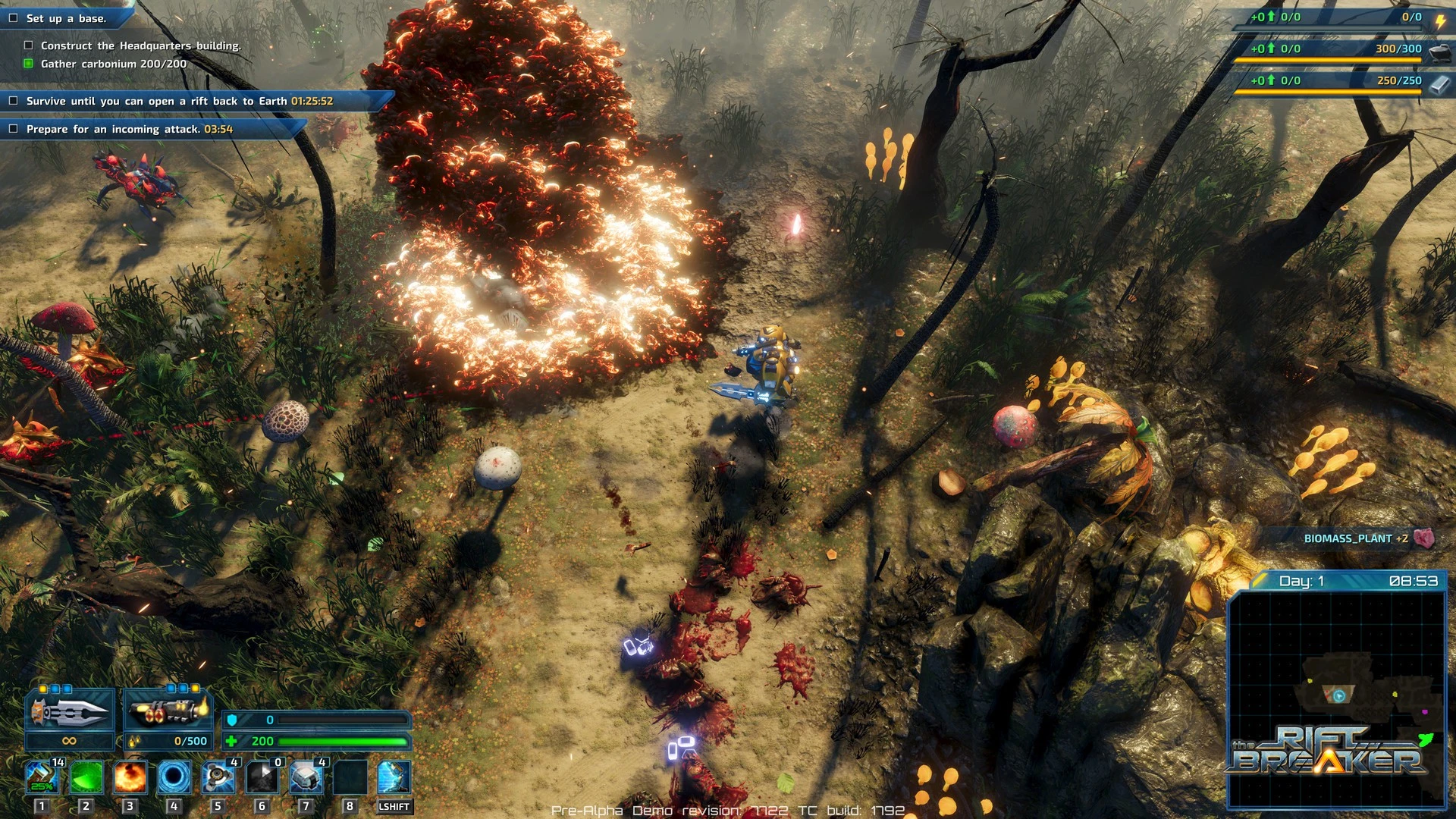Image resolution: width=1456 pixels, height=819 pixels.
Task: Click the 'Set up a base' objective
Action: pyautogui.click(x=66, y=18)
